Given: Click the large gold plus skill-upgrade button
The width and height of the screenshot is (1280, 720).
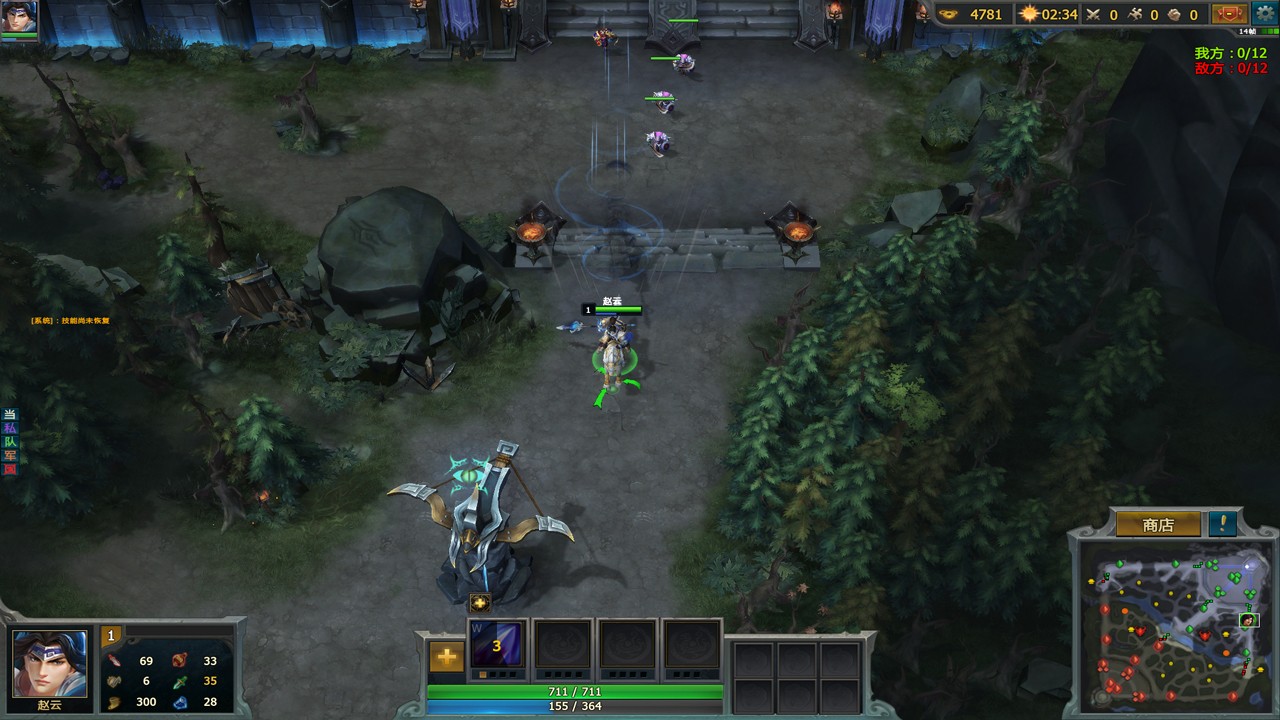Looking at the screenshot, I should [x=446, y=657].
